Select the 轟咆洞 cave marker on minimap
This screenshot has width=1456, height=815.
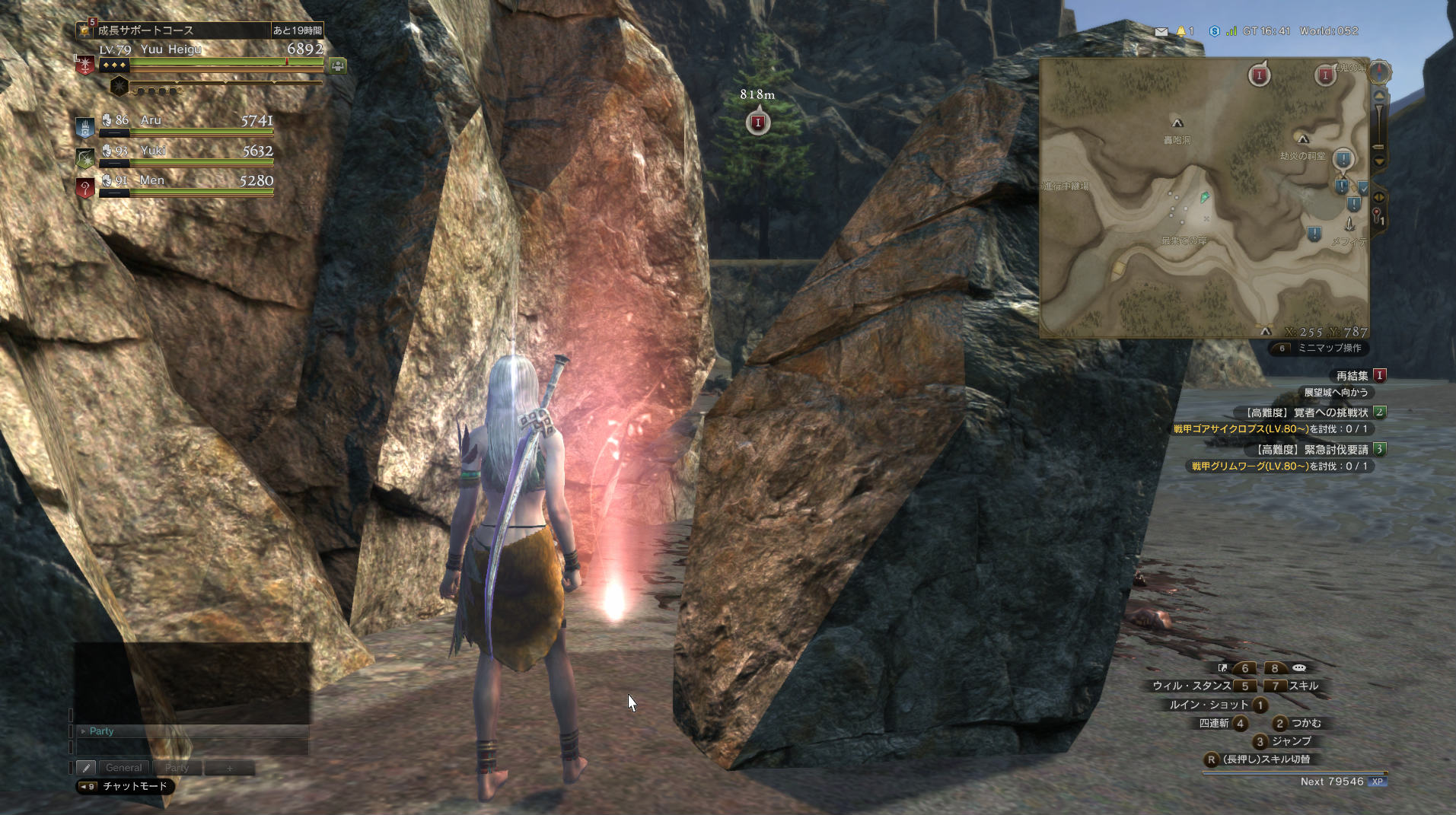pos(1177,123)
